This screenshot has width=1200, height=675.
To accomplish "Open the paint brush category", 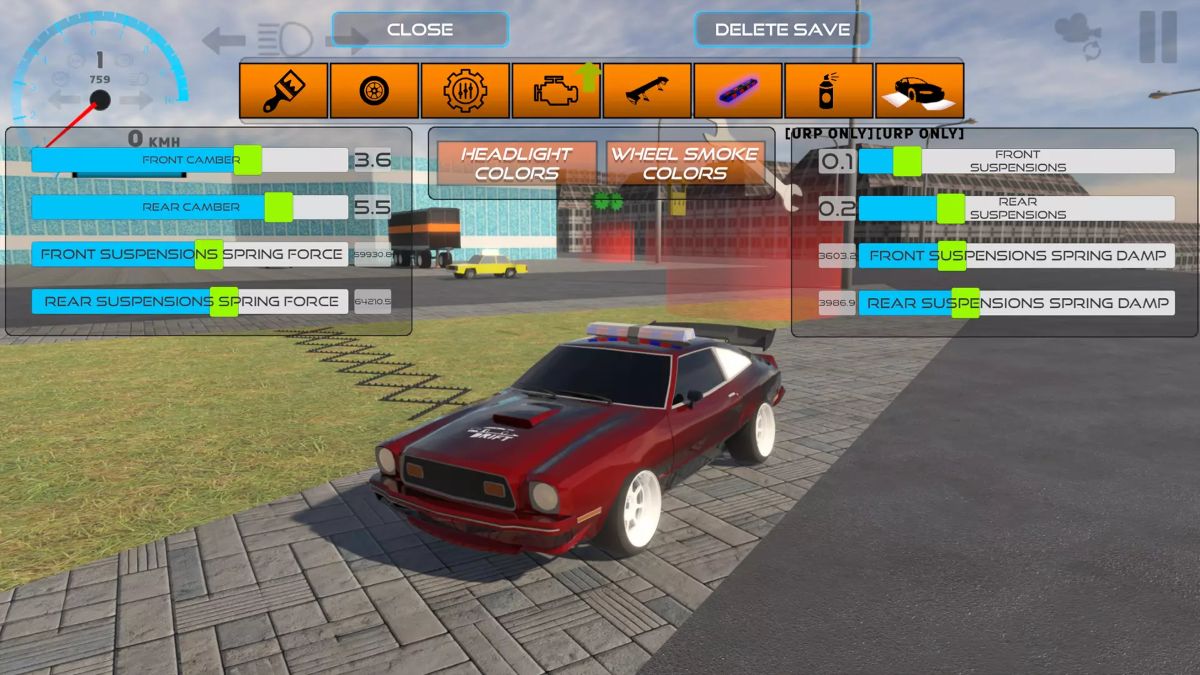I will tap(284, 91).
